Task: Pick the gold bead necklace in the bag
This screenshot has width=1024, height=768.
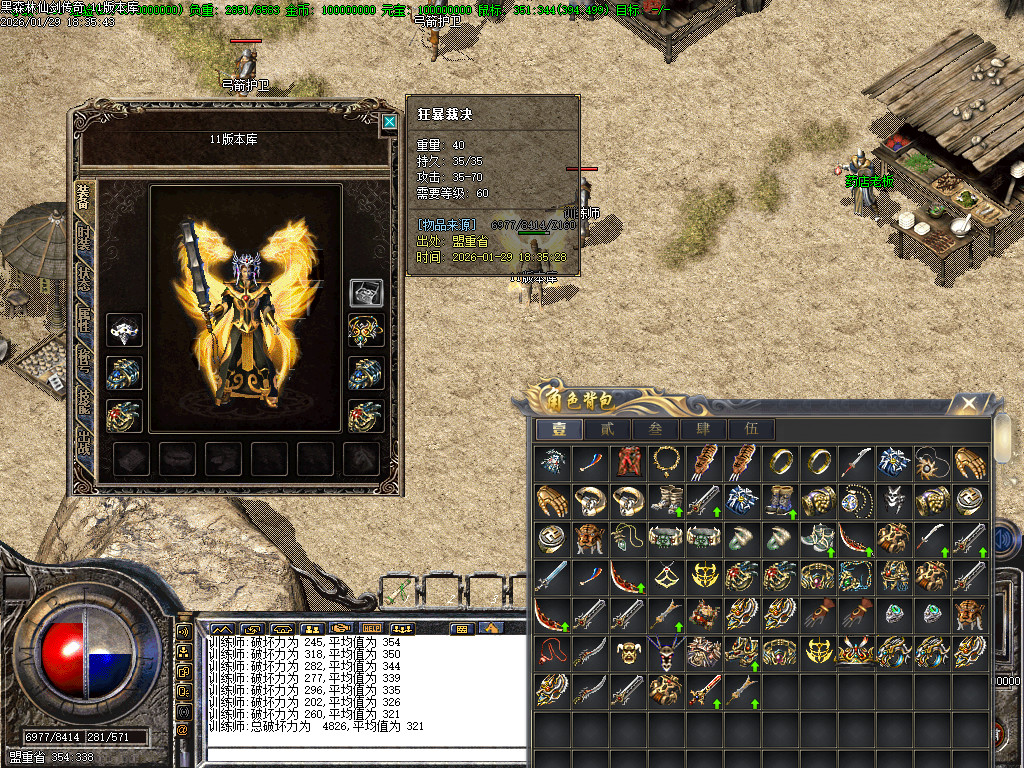Action: [x=666, y=462]
